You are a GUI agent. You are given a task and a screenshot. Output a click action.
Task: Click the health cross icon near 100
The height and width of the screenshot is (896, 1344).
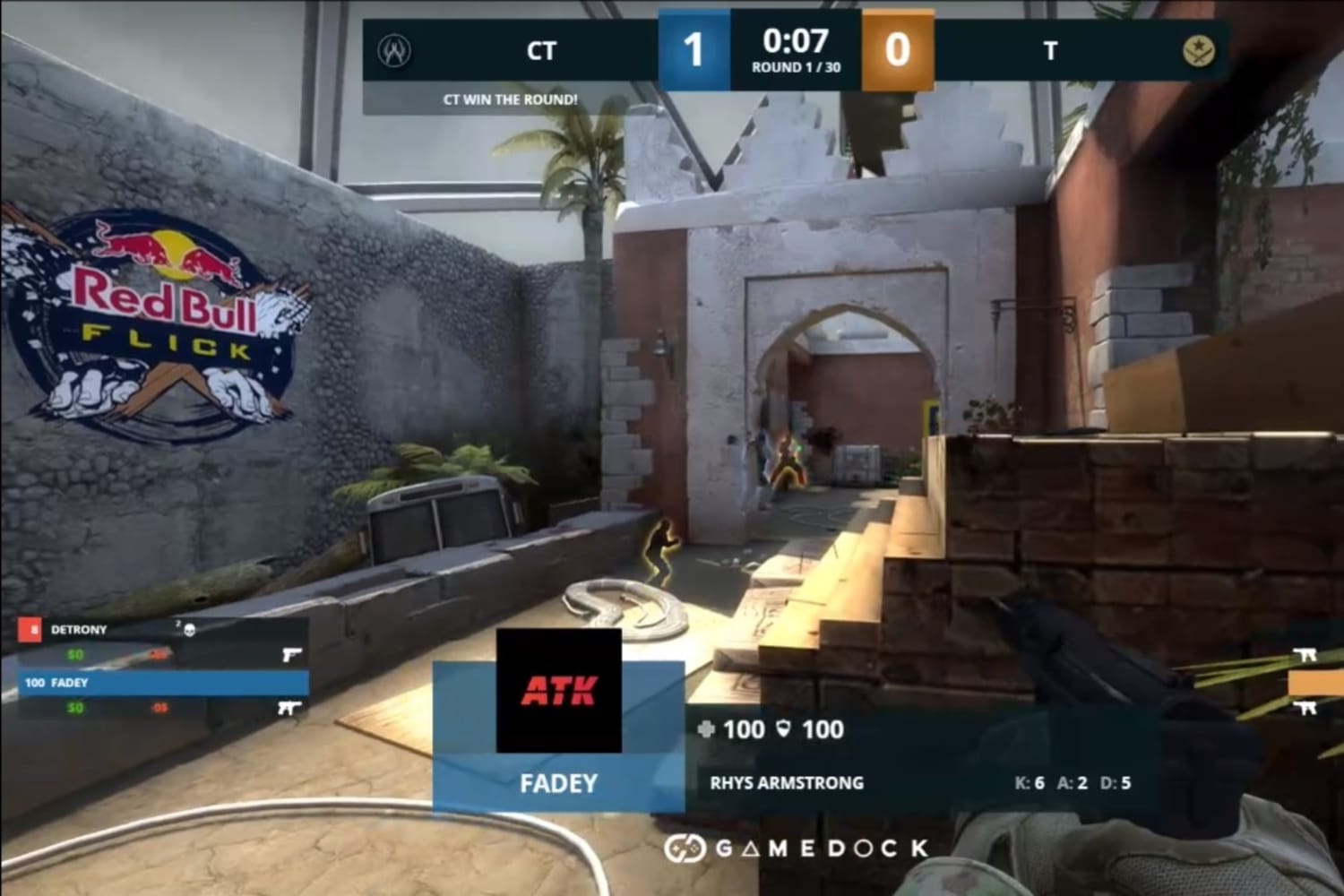(706, 730)
